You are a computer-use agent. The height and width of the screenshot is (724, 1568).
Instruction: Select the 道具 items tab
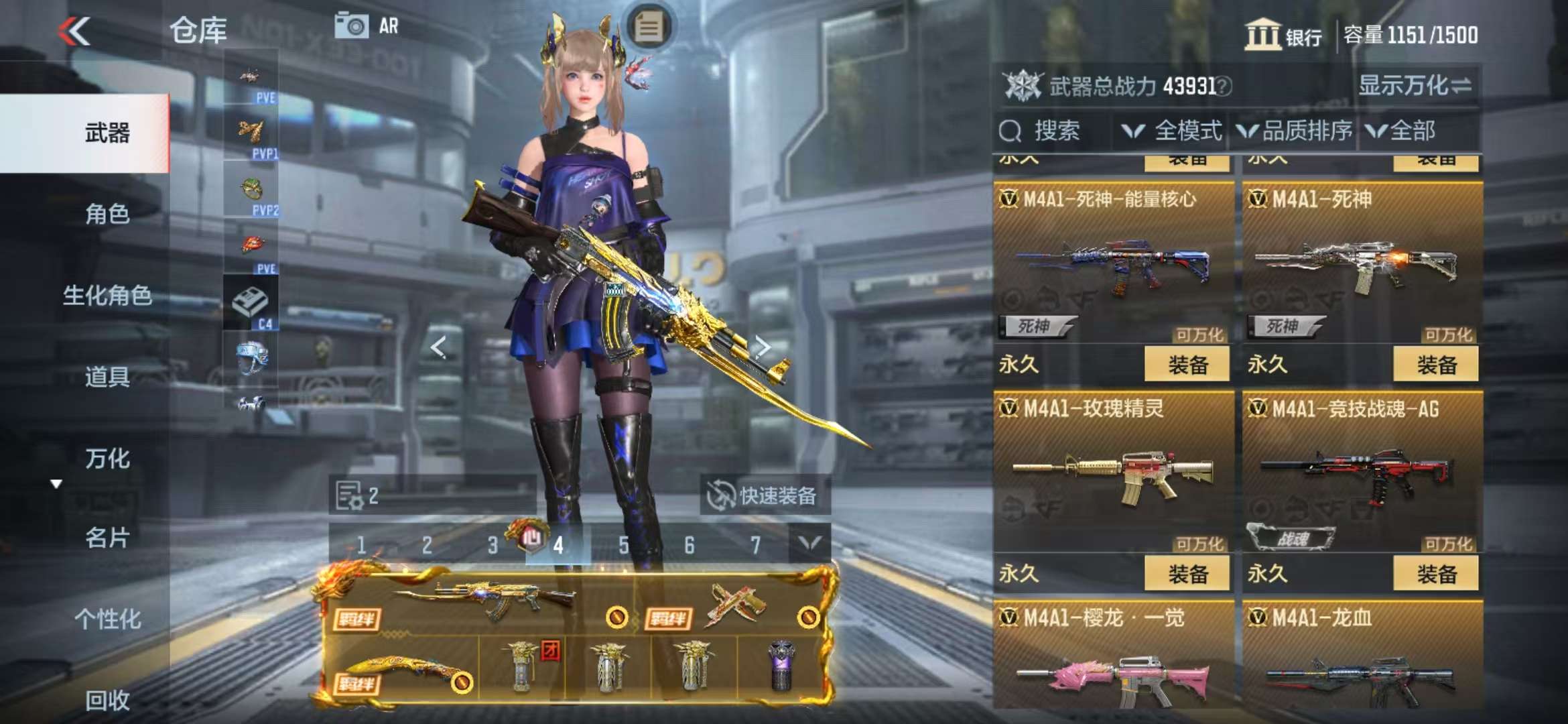(x=107, y=377)
